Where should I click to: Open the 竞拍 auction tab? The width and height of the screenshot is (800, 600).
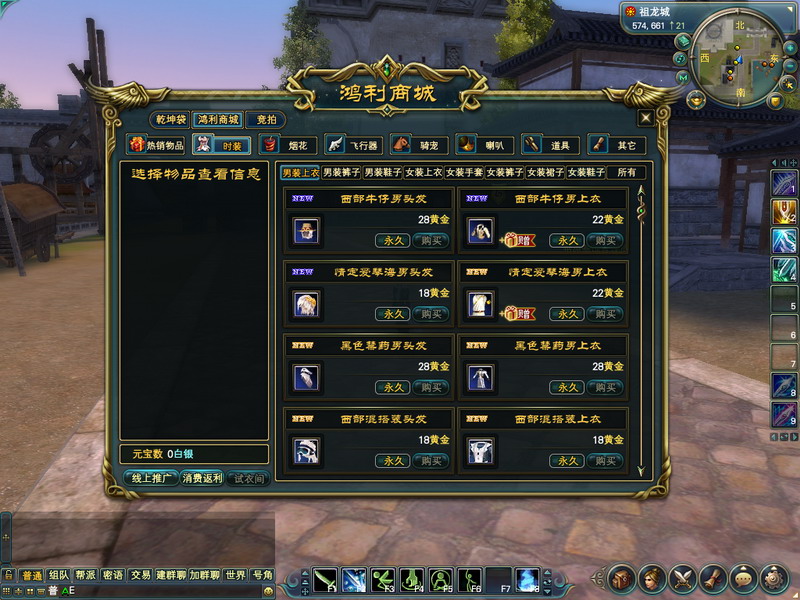pos(265,119)
